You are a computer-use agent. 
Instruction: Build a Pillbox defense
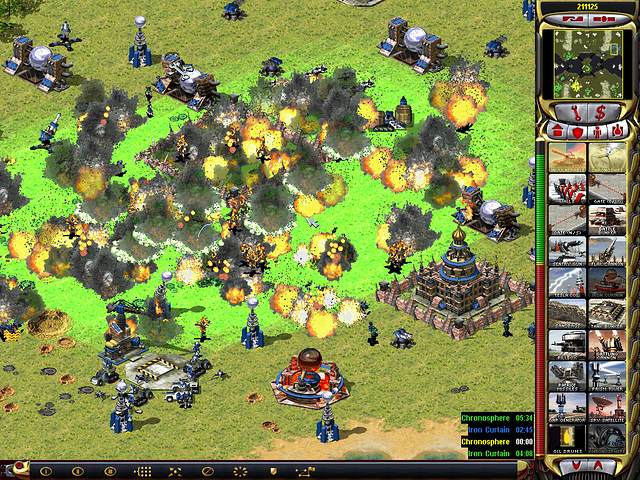point(568,344)
